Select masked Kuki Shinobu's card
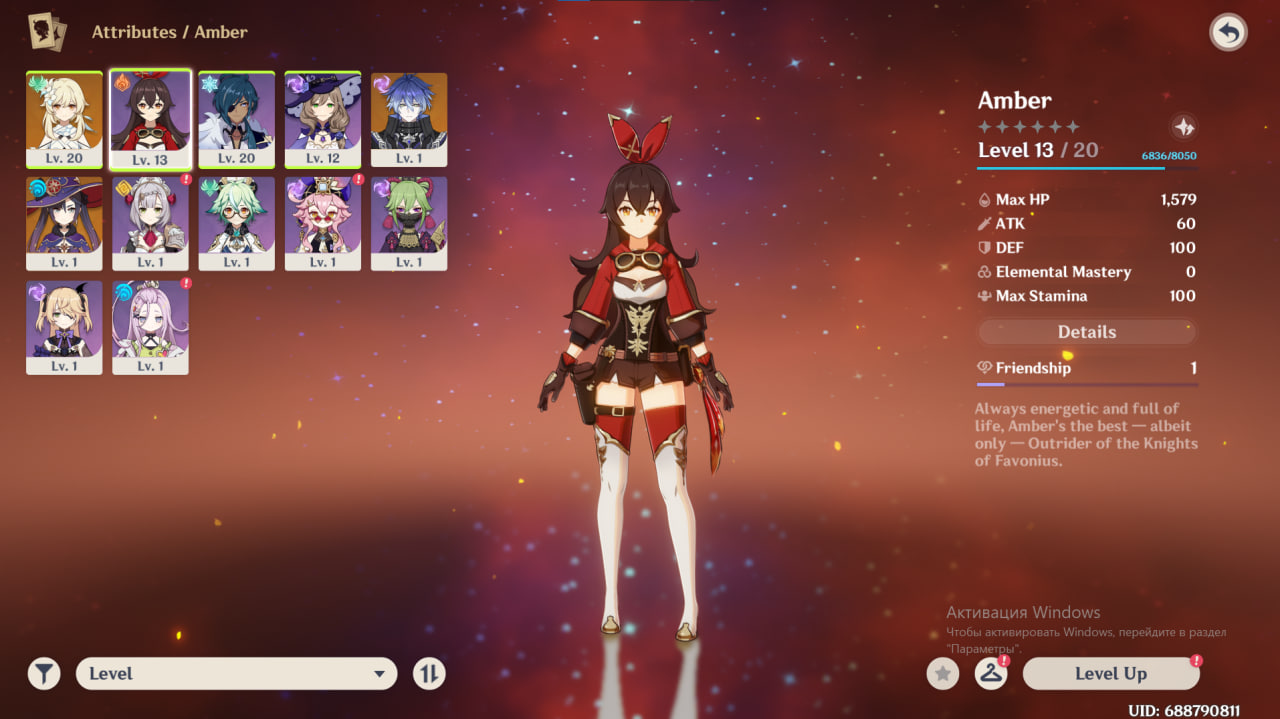Viewport: 1280px width, 719px height. coord(408,223)
